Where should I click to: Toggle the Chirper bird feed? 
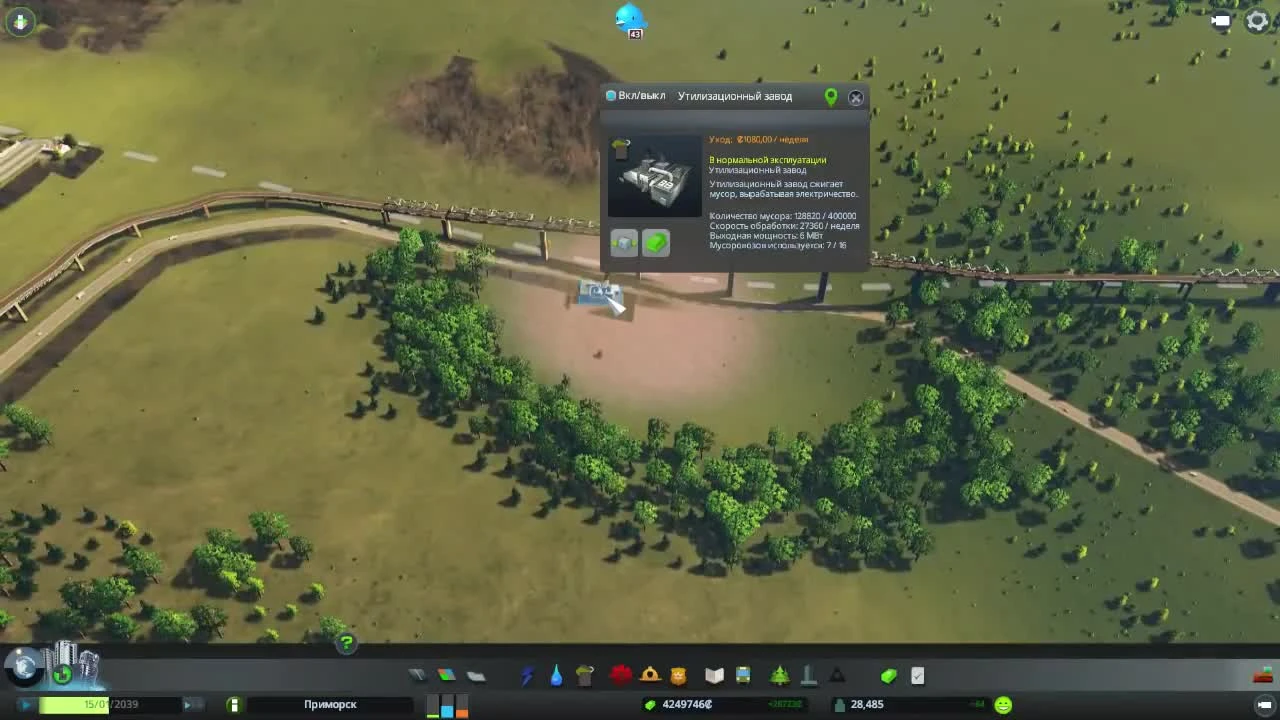click(630, 18)
